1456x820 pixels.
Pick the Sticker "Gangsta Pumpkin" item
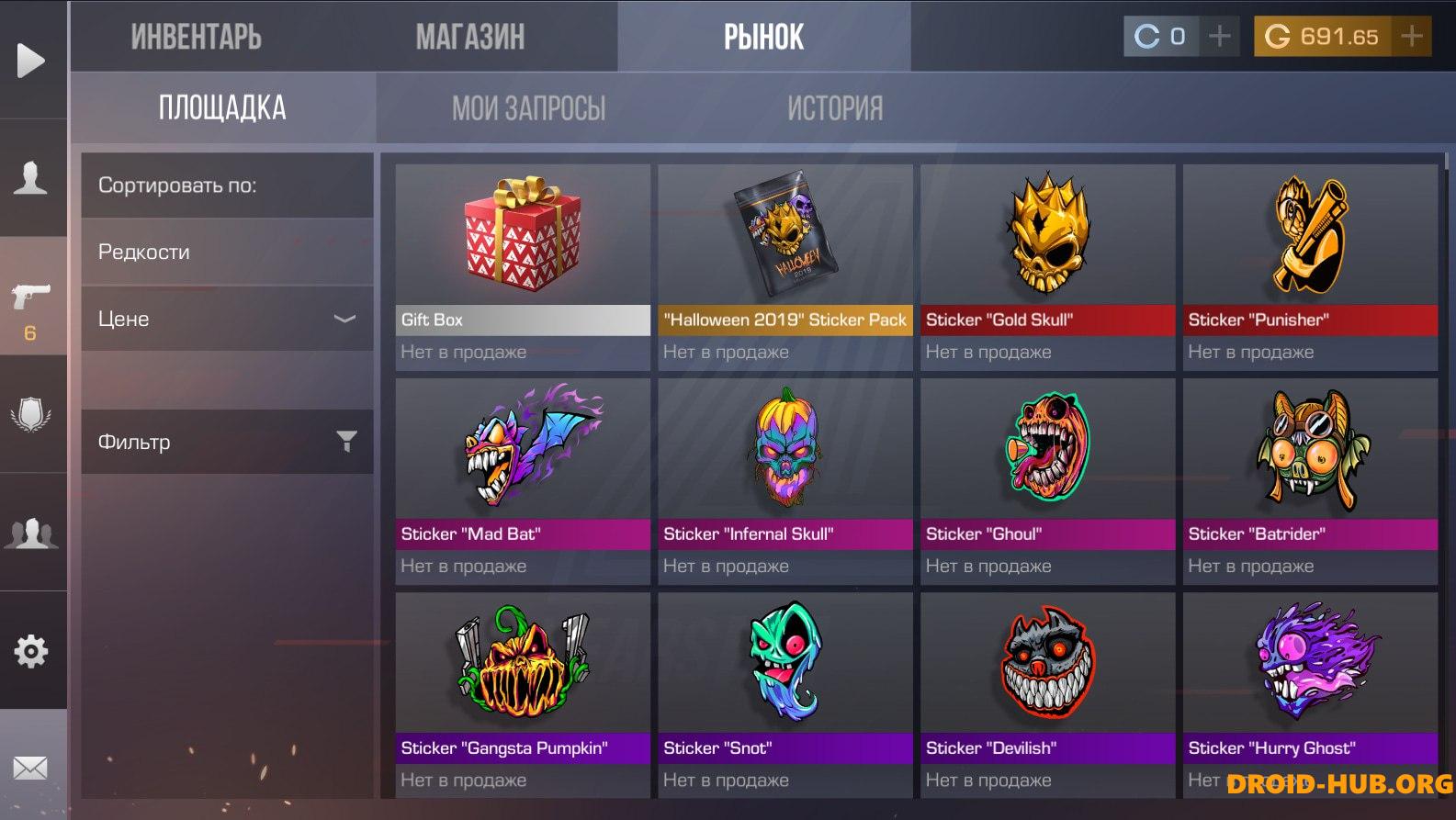(523, 694)
